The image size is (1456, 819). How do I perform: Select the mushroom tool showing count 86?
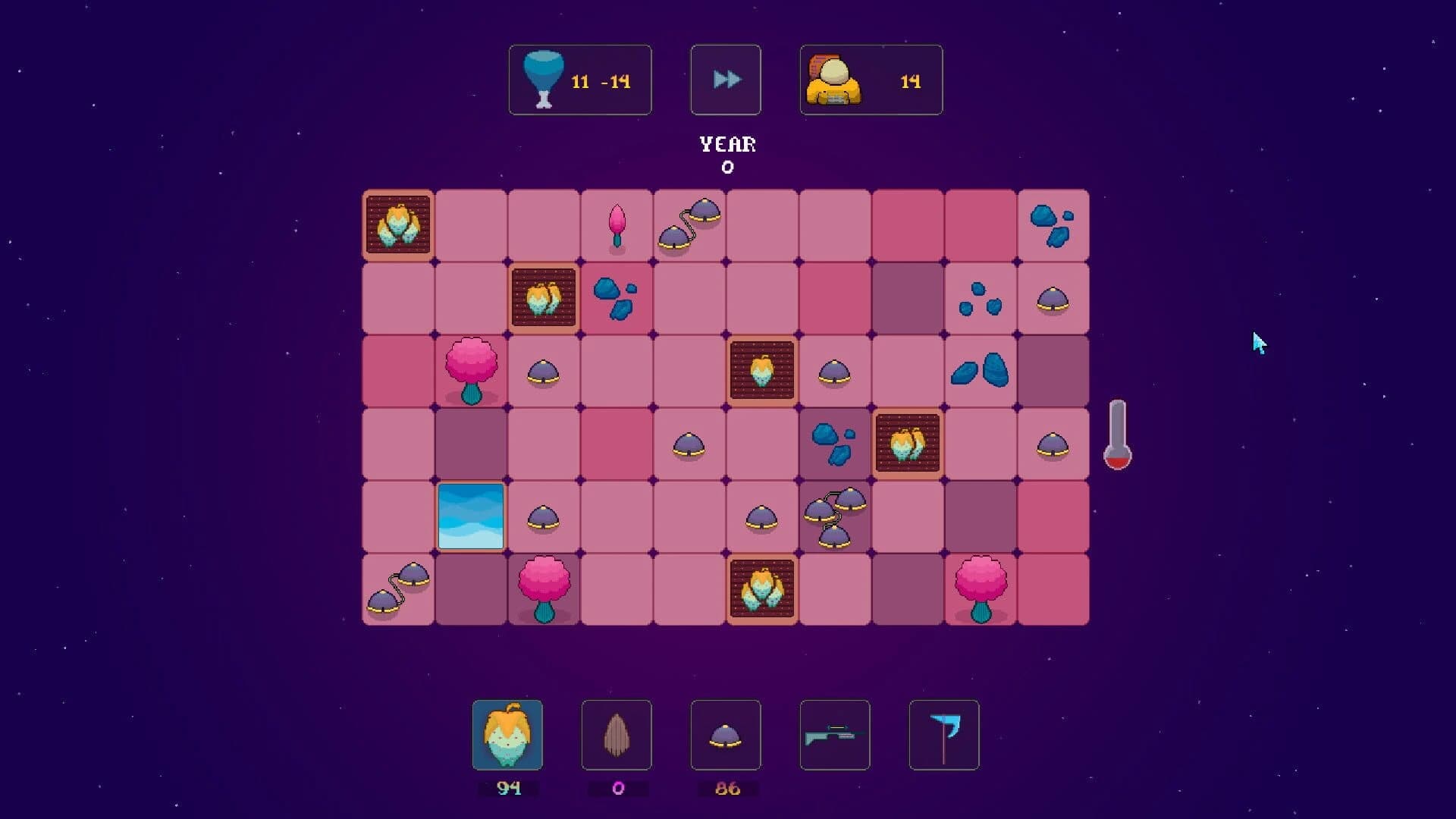(726, 735)
